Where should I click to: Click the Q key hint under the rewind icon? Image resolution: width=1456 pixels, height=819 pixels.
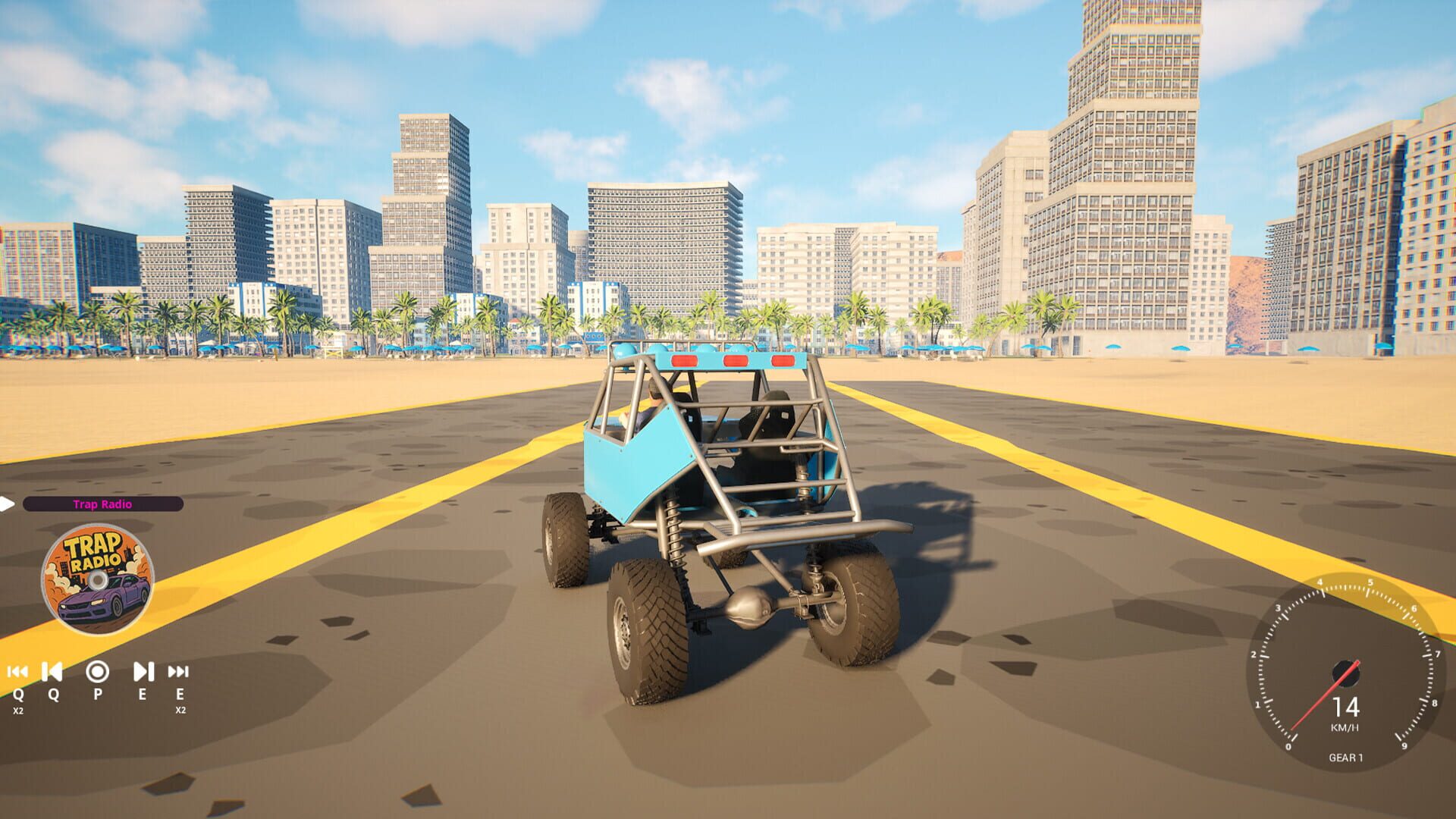coord(18,694)
